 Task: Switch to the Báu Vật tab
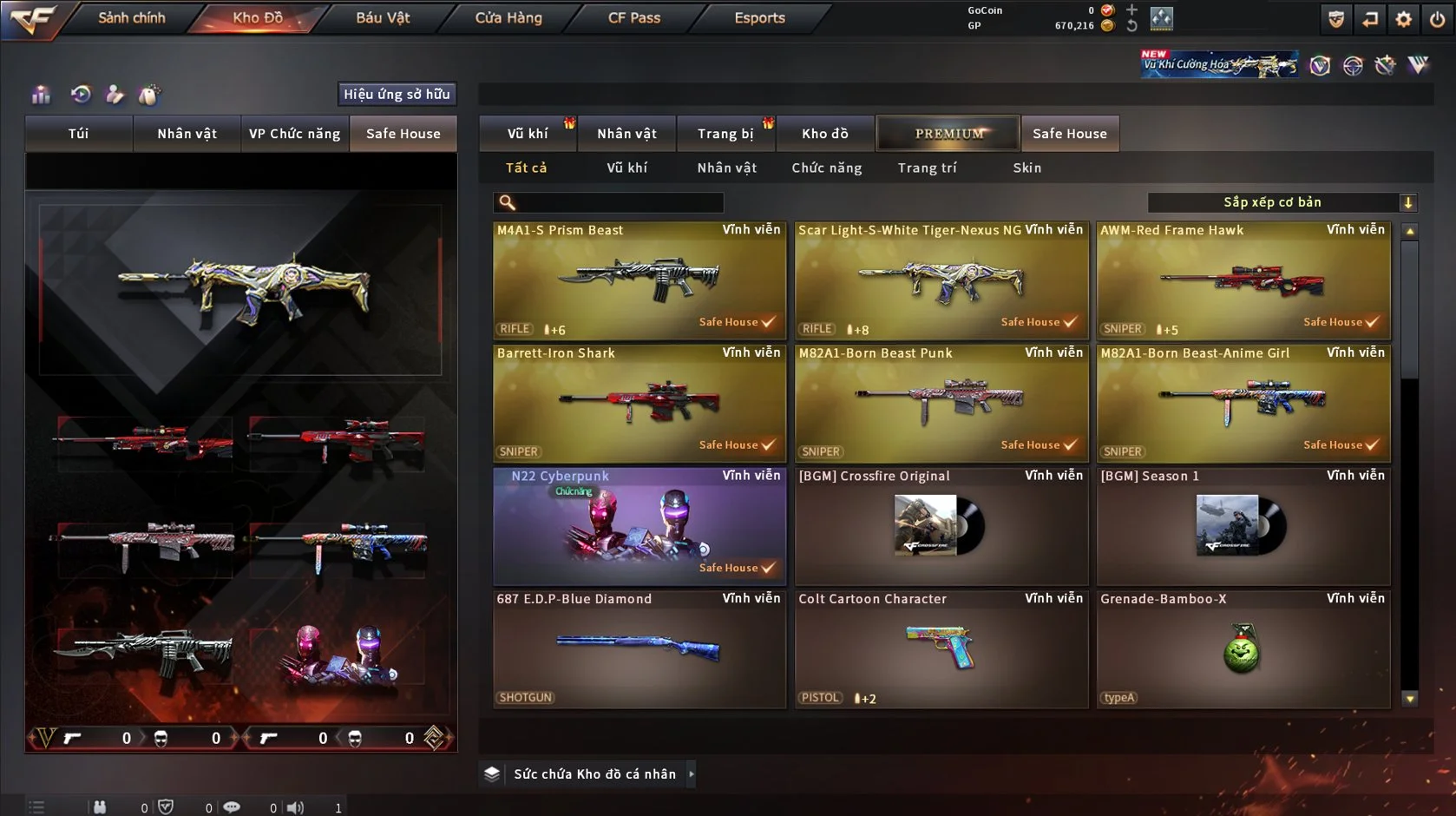tap(383, 18)
